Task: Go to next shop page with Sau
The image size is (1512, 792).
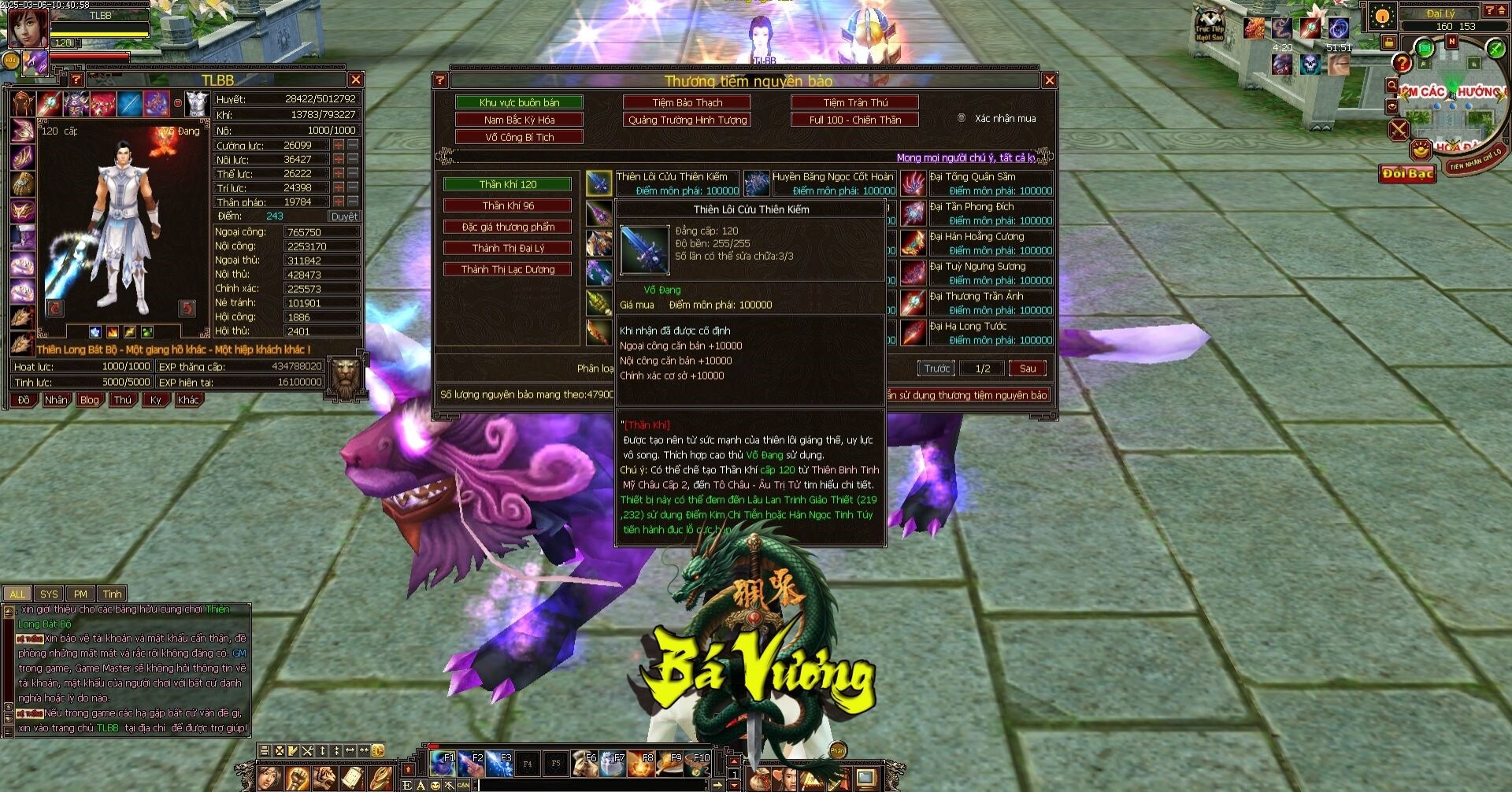Action: click(x=1028, y=368)
